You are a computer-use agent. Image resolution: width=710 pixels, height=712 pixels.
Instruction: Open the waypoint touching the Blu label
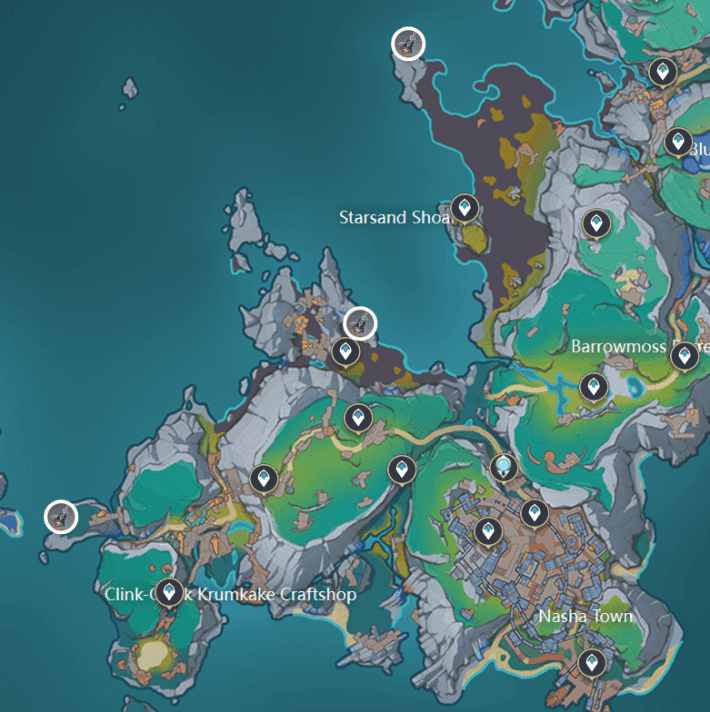678,142
